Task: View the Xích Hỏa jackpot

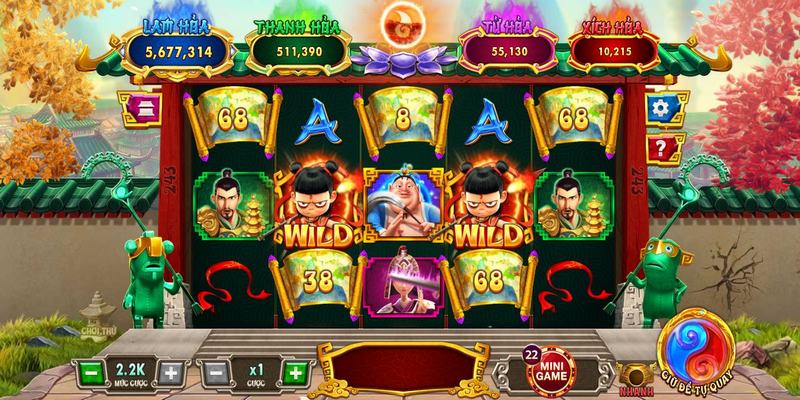Action: point(616,48)
